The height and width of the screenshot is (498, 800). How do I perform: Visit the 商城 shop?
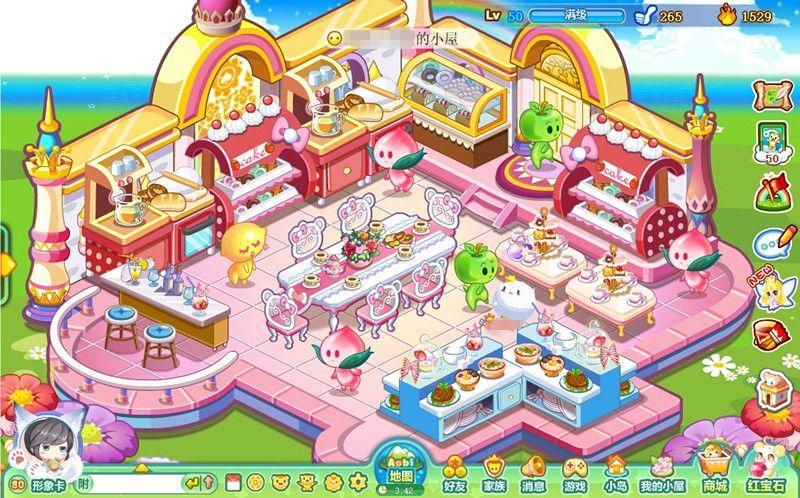714,469
